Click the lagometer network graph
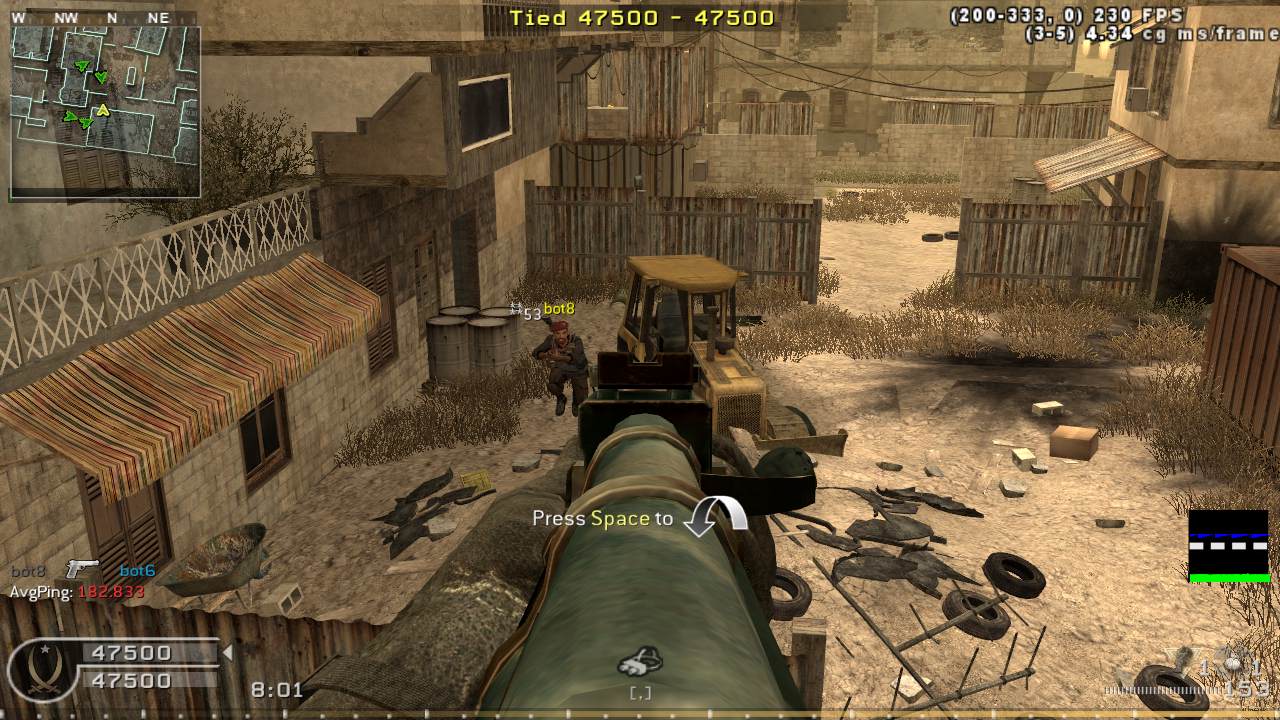Image resolution: width=1280 pixels, height=720 pixels. [1228, 546]
